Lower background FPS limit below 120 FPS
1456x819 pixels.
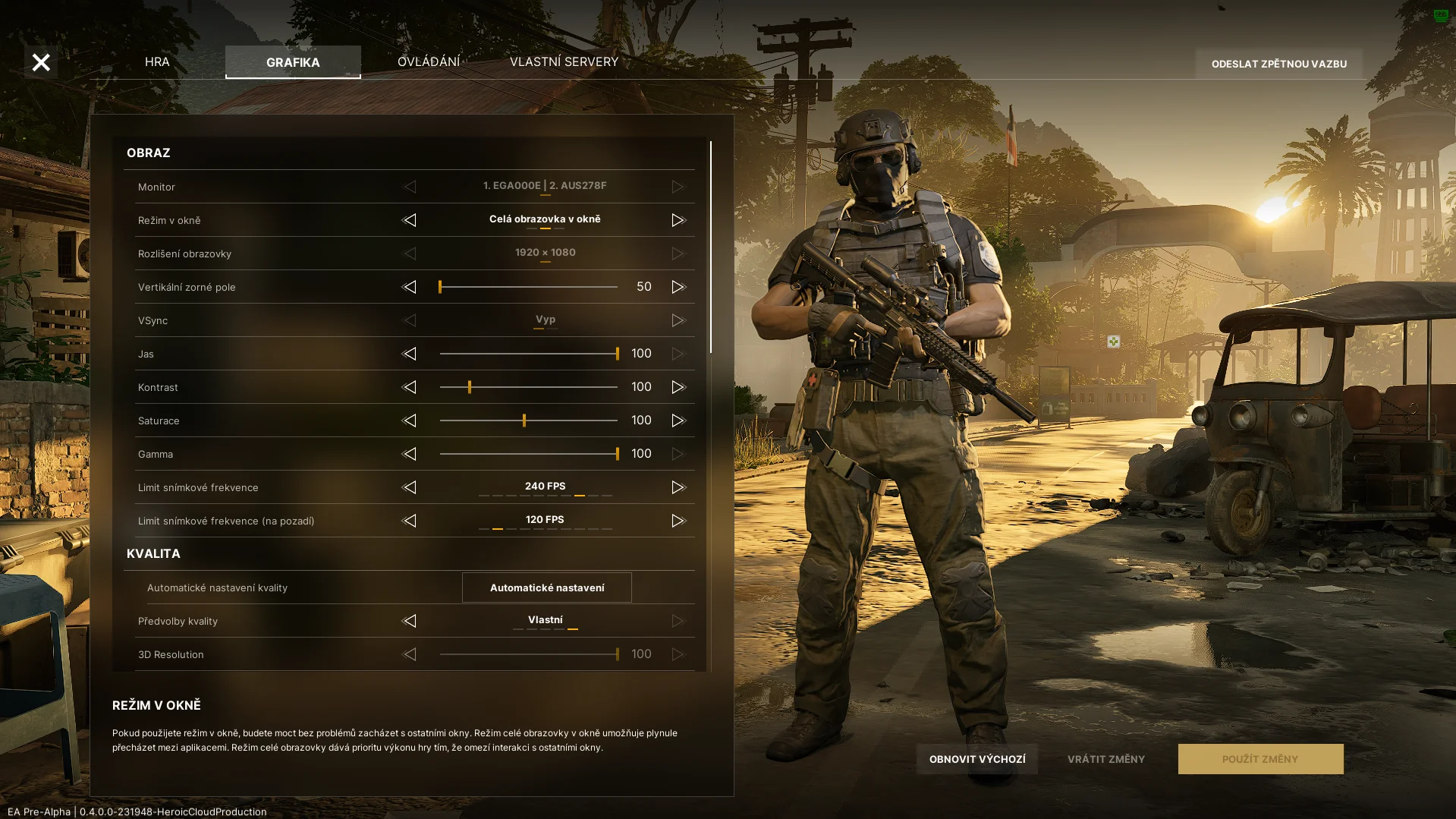point(409,521)
